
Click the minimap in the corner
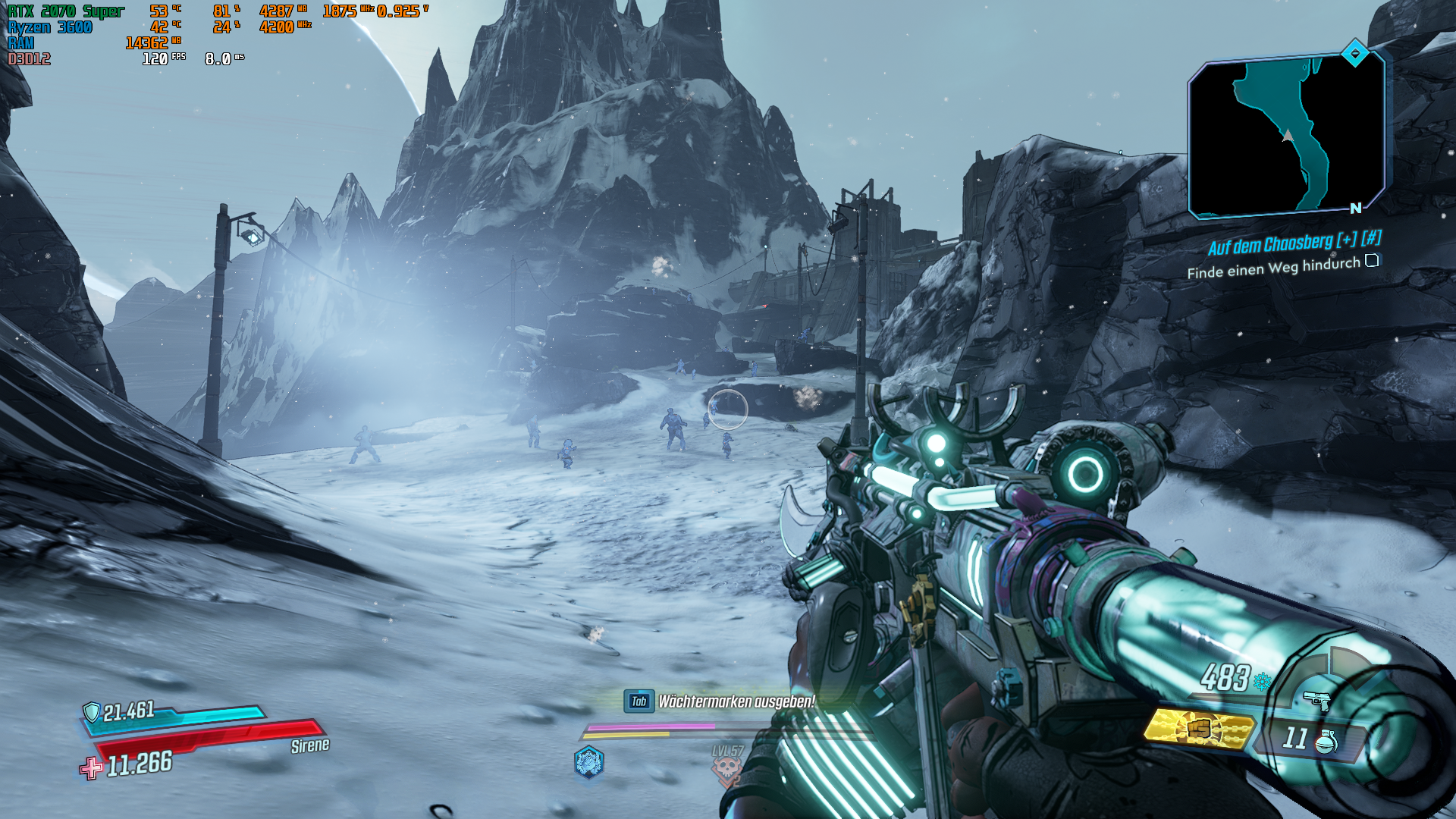pyautogui.click(x=1287, y=136)
